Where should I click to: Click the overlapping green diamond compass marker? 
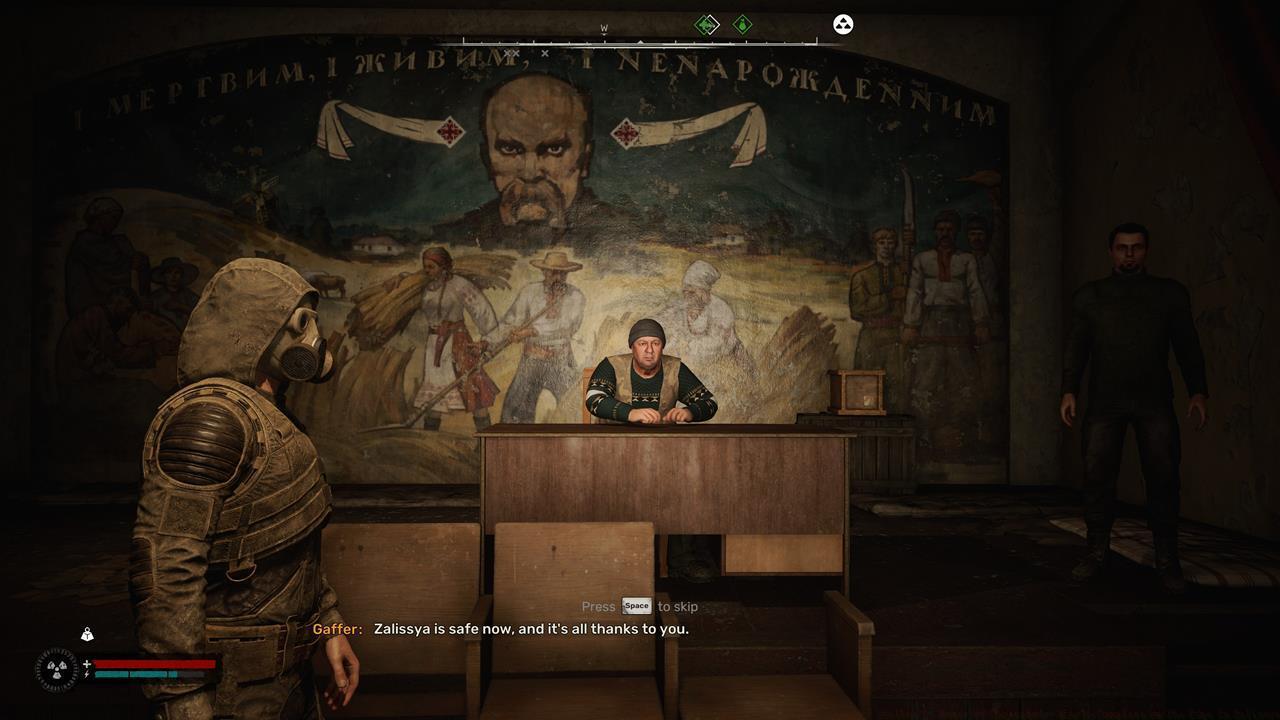coord(707,25)
